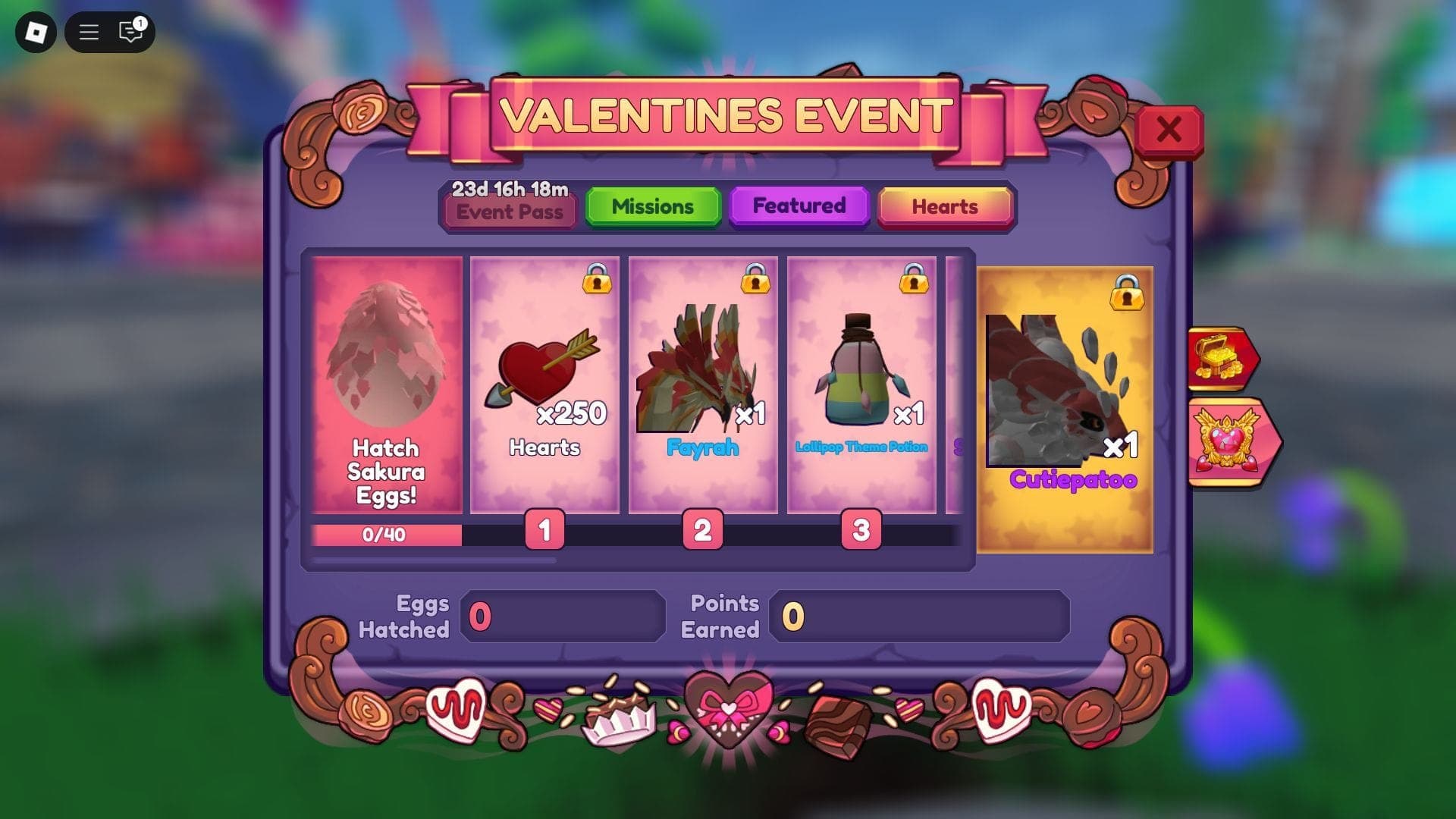The image size is (1456, 819).
Task: Open the hamburger menu at top left
Action: click(88, 32)
